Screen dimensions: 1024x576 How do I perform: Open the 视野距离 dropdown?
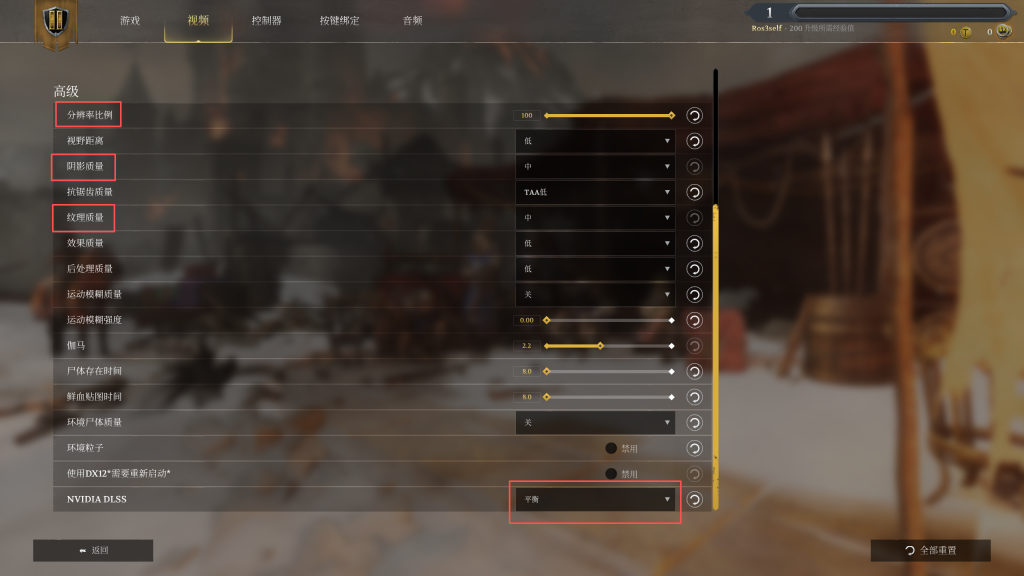[595, 141]
